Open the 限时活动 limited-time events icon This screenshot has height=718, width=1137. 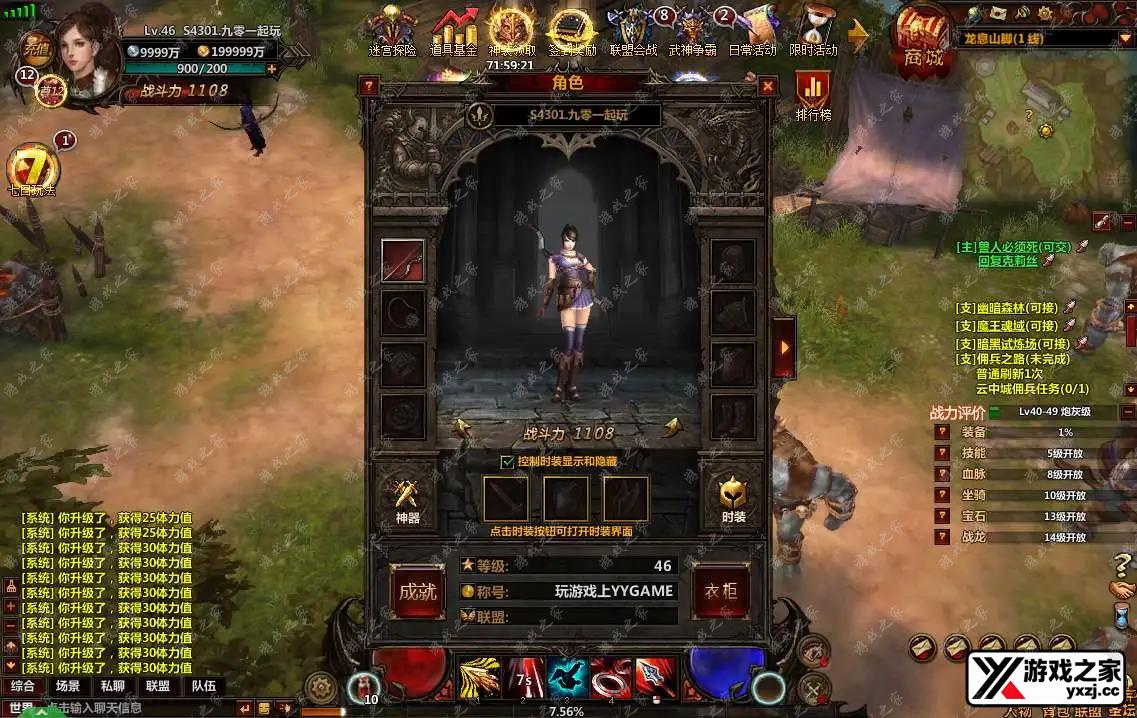point(812,32)
